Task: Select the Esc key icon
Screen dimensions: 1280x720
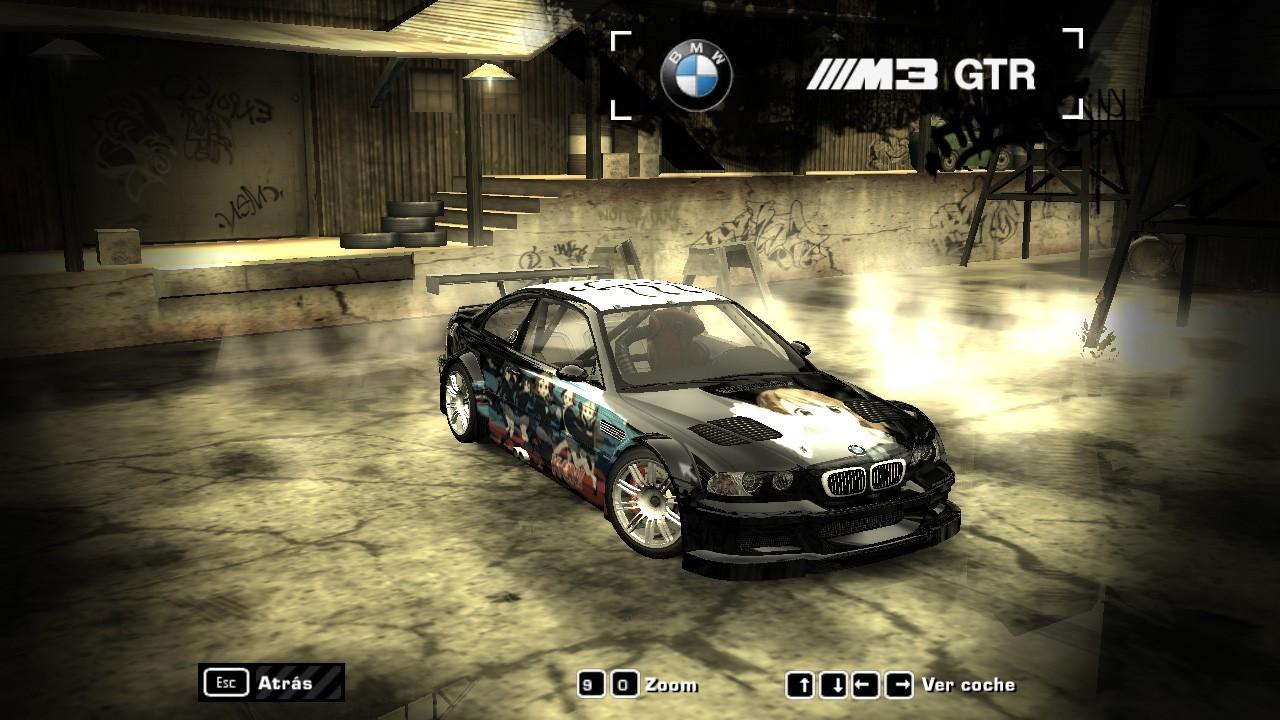Action: [x=228, y=683]
